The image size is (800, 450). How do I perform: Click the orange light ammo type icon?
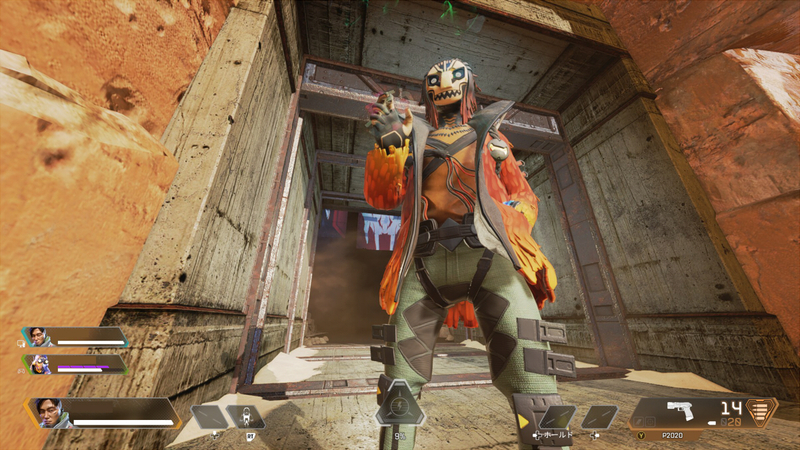[x=763, y=412]
